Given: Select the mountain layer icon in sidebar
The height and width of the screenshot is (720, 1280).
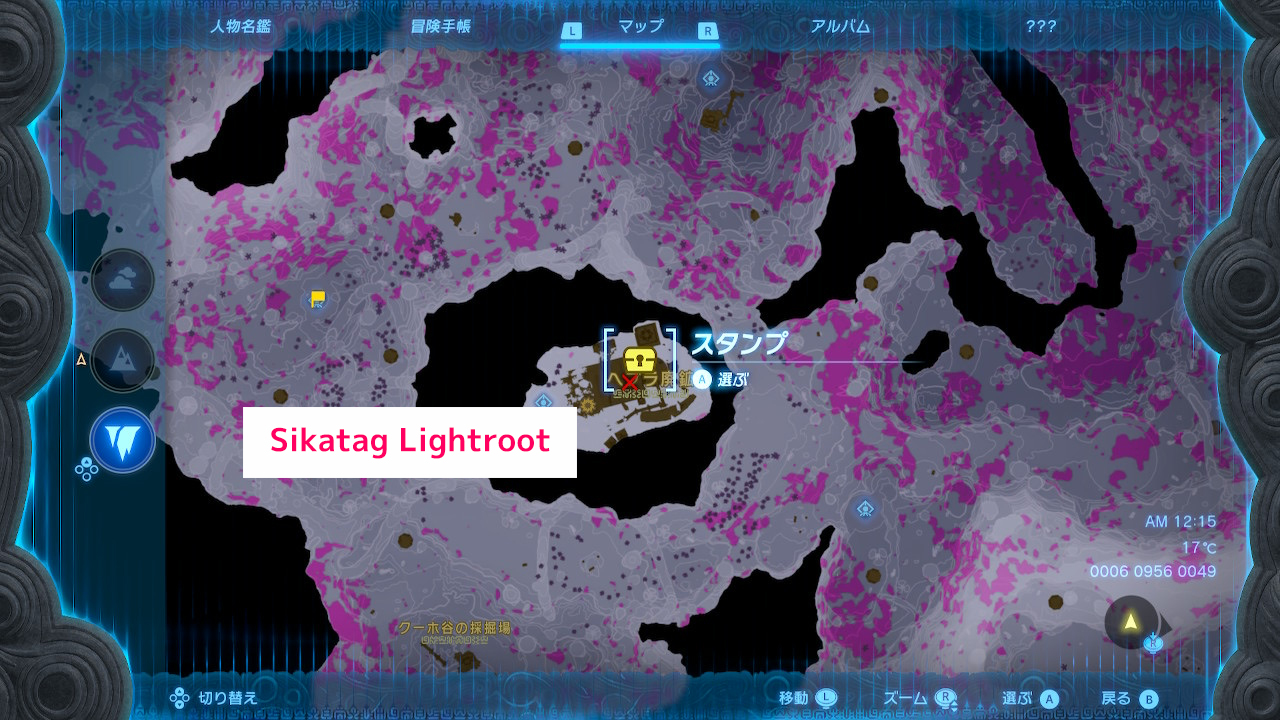Looking at the screenshot, I should point(121,361).
